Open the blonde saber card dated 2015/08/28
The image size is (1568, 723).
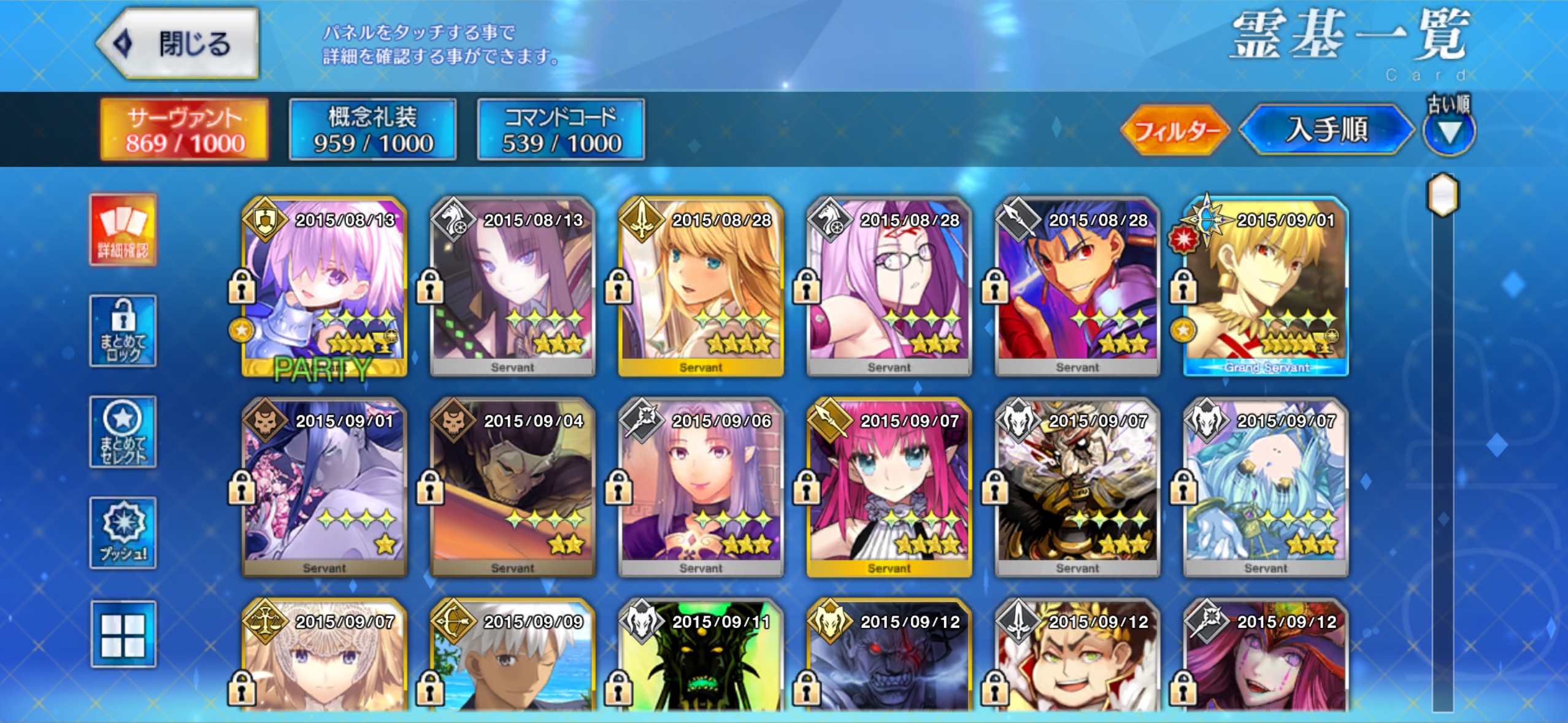click(x=701, y=287)
